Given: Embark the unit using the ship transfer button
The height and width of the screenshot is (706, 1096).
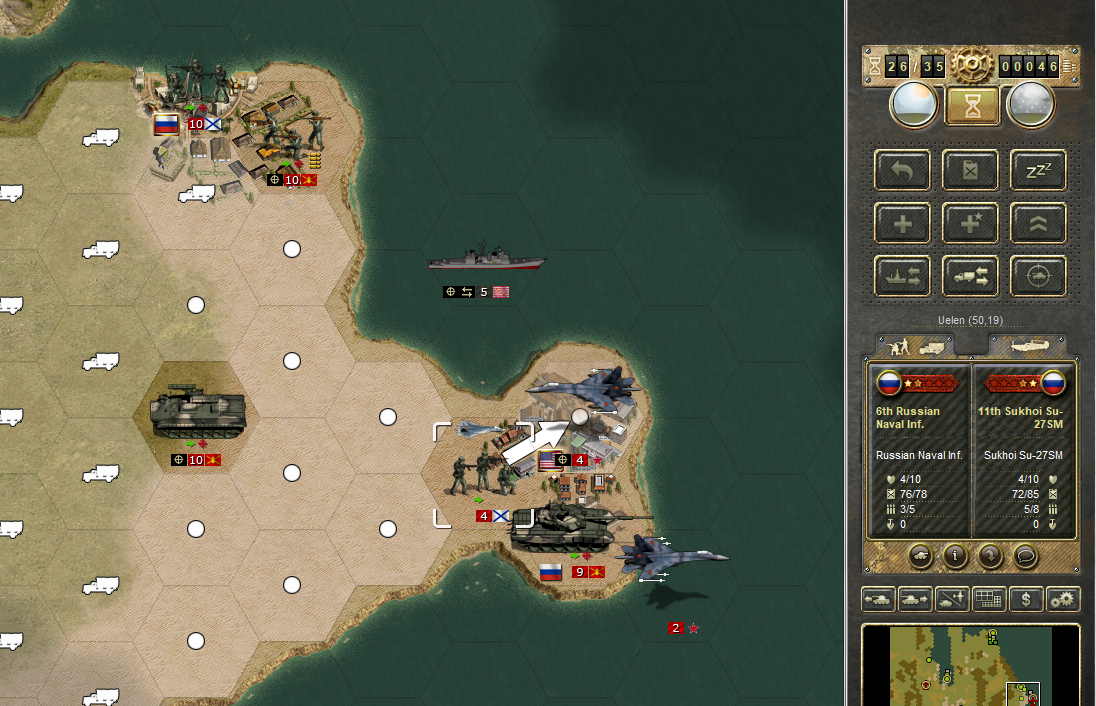Looking at the screenshot, I should tap(902, 276).
